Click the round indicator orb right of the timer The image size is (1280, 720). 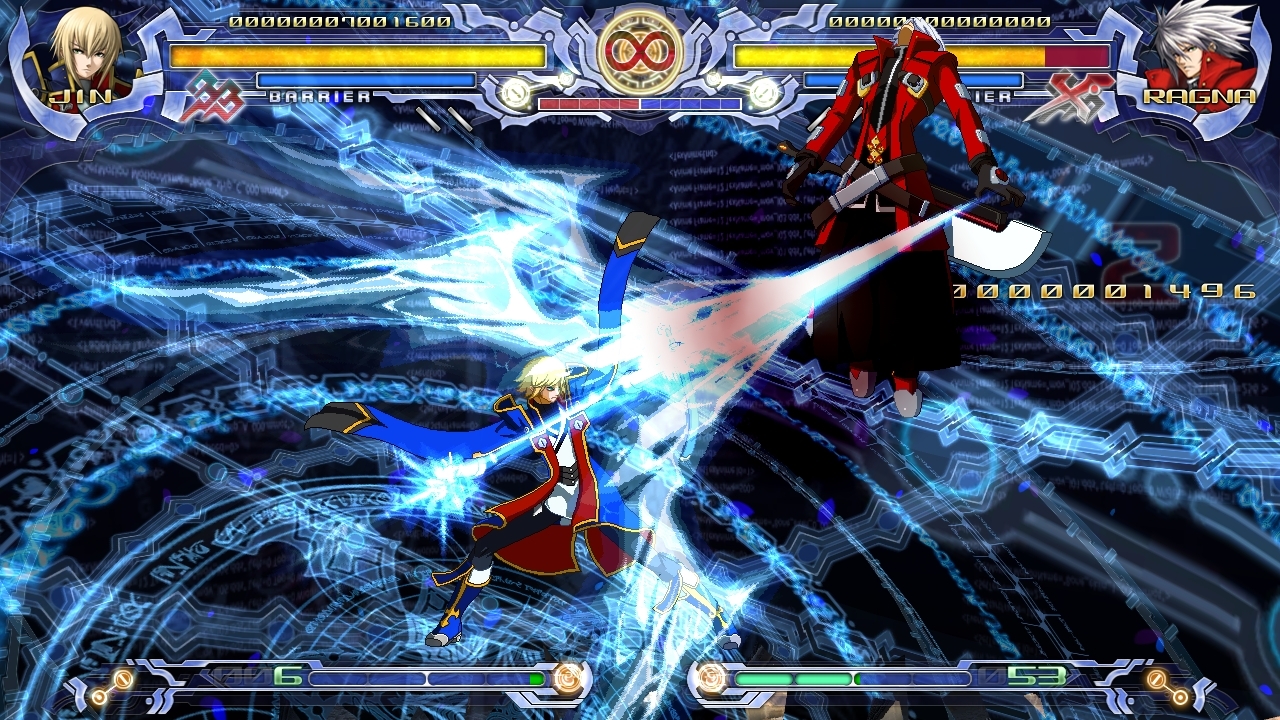[764, 95]
